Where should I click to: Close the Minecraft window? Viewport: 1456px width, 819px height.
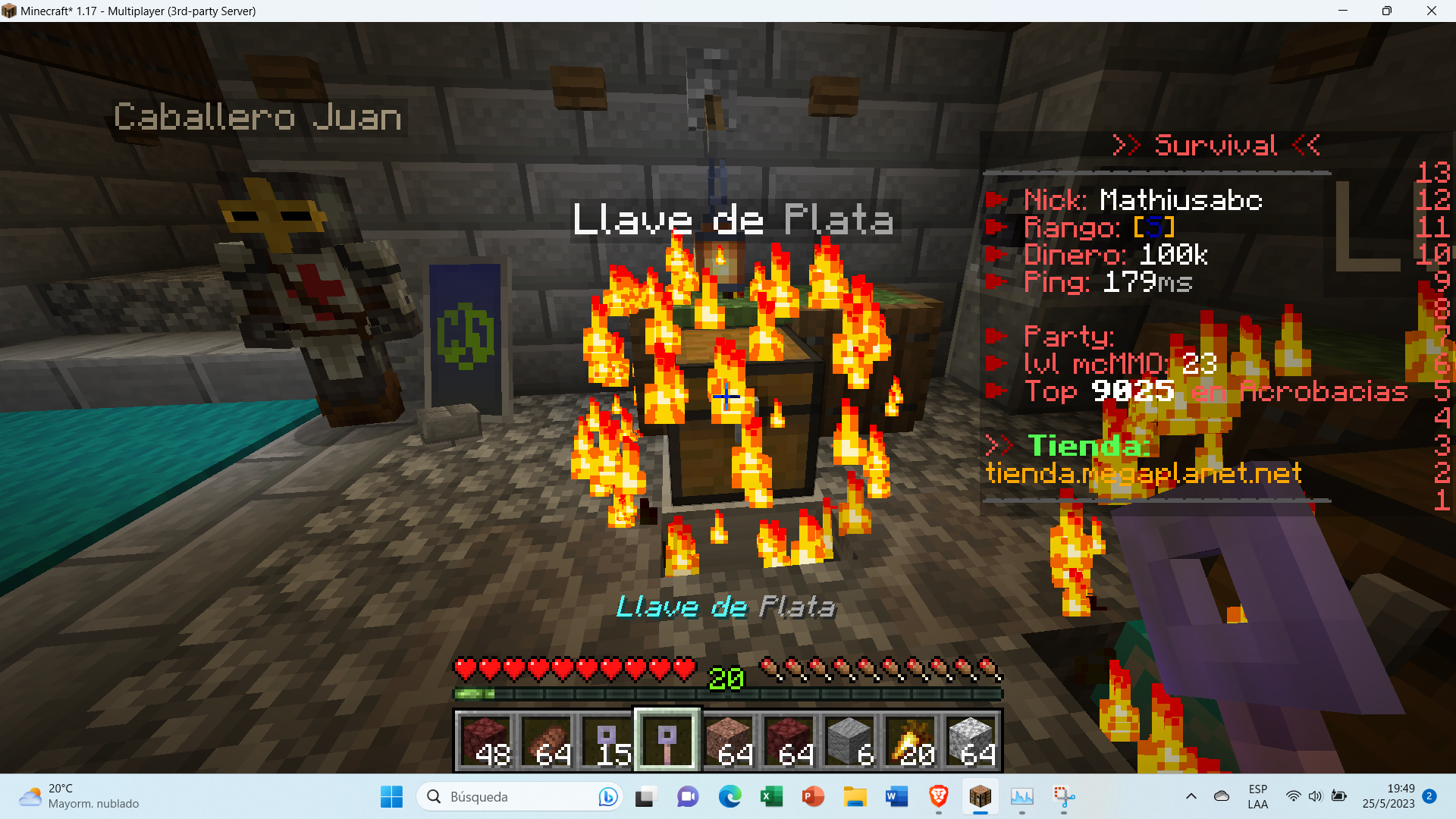point(1431,11)
